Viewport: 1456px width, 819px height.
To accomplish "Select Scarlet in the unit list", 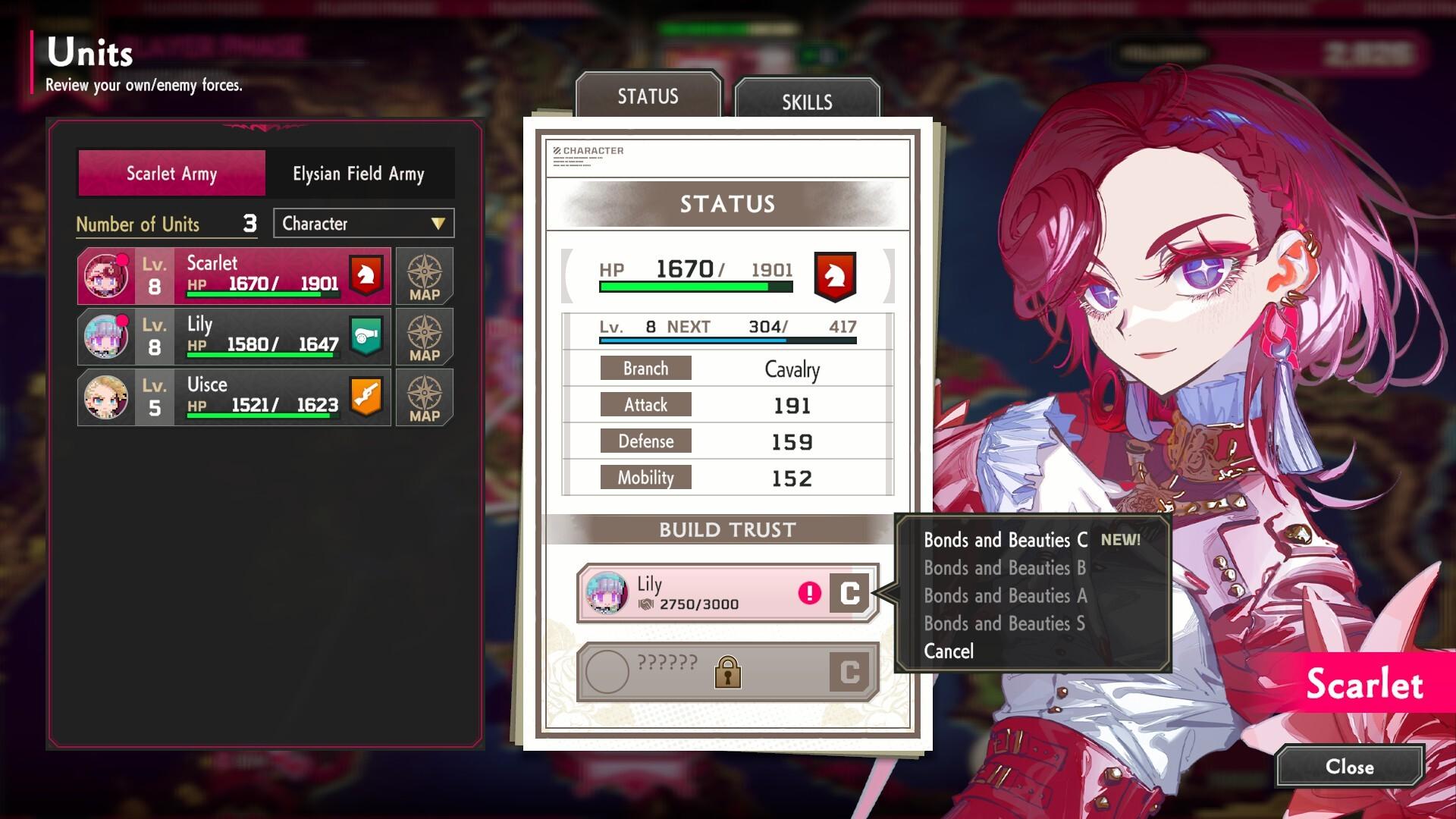I will coord(234,276).
